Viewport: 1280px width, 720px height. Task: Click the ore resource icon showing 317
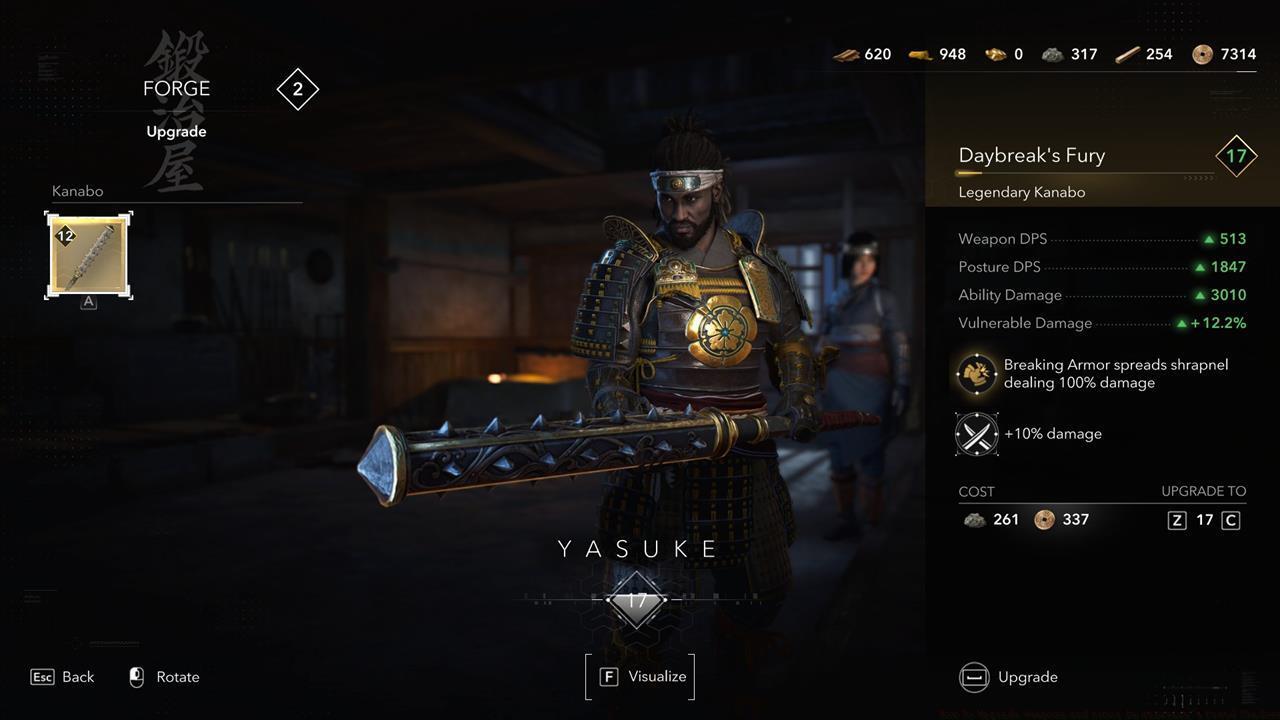click(x=1053, y=54)
